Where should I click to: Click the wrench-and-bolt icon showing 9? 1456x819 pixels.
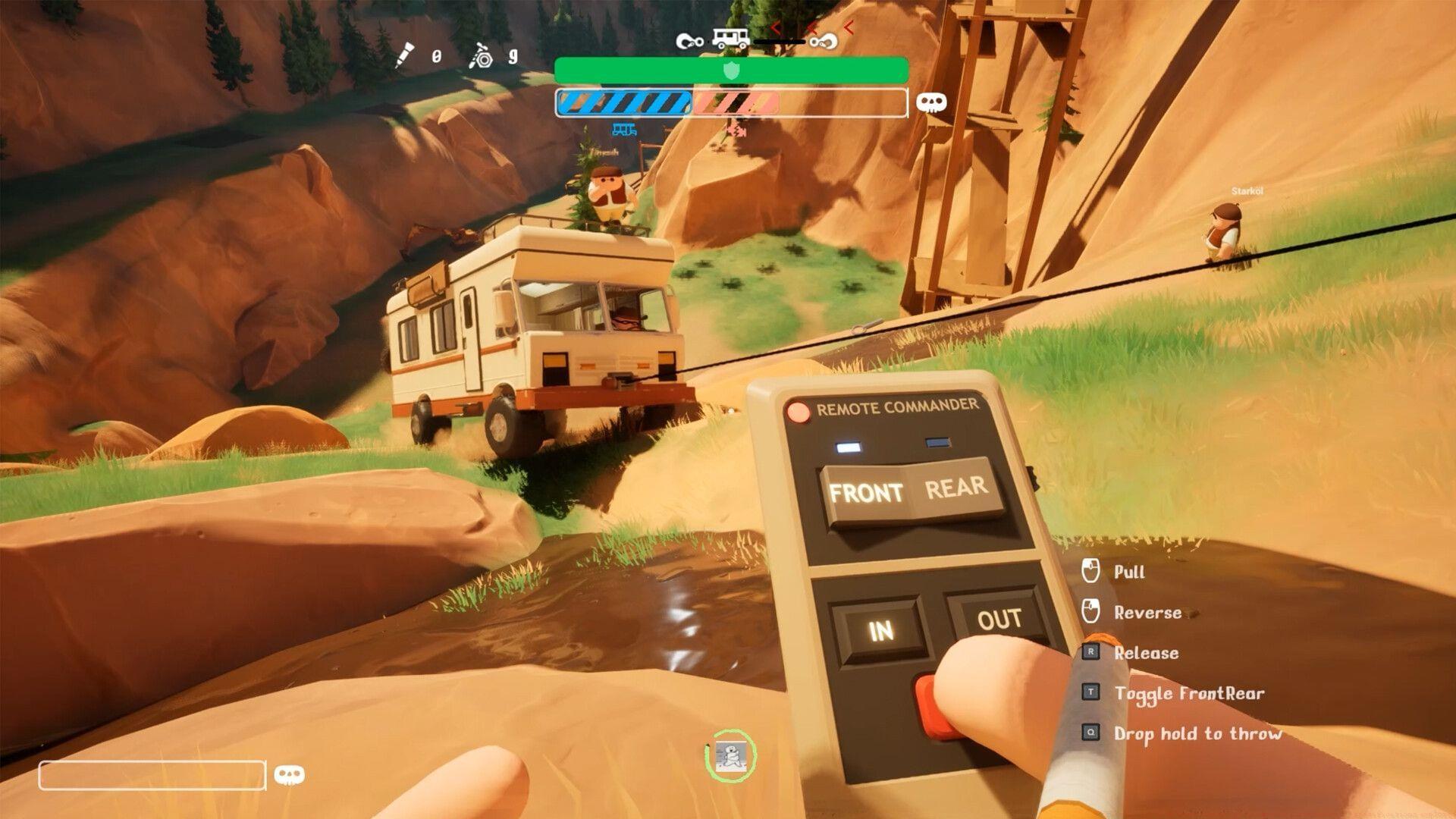tap(480, 56)
